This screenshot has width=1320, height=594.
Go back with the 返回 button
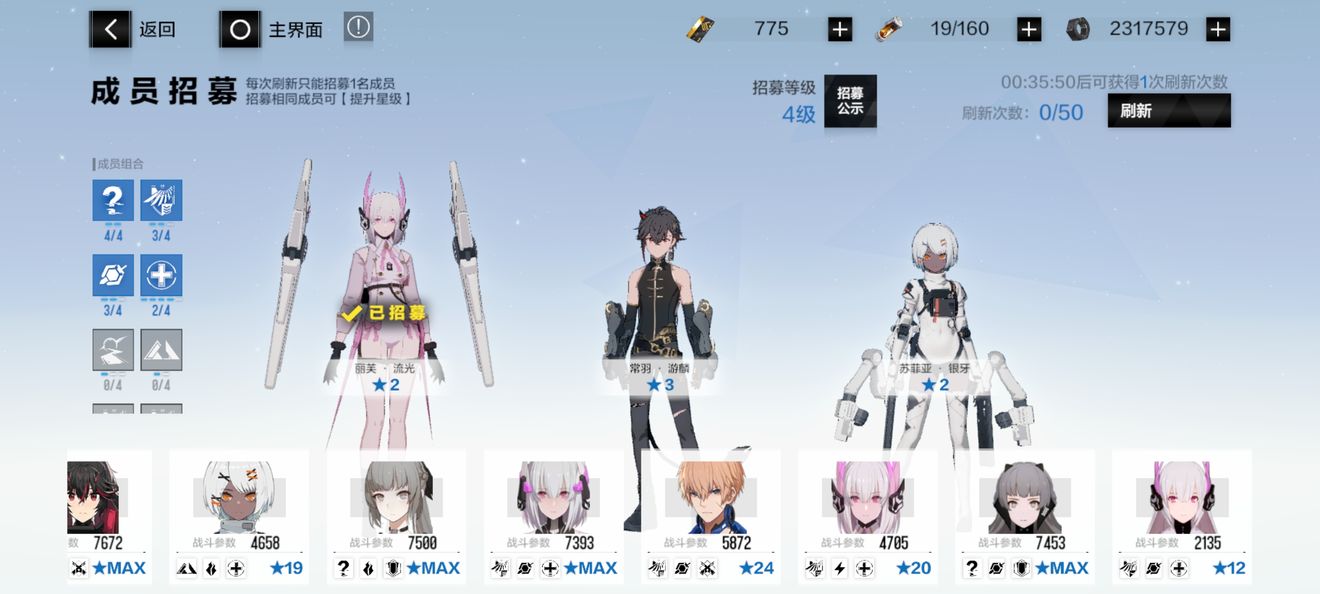(x=133, y=30)
